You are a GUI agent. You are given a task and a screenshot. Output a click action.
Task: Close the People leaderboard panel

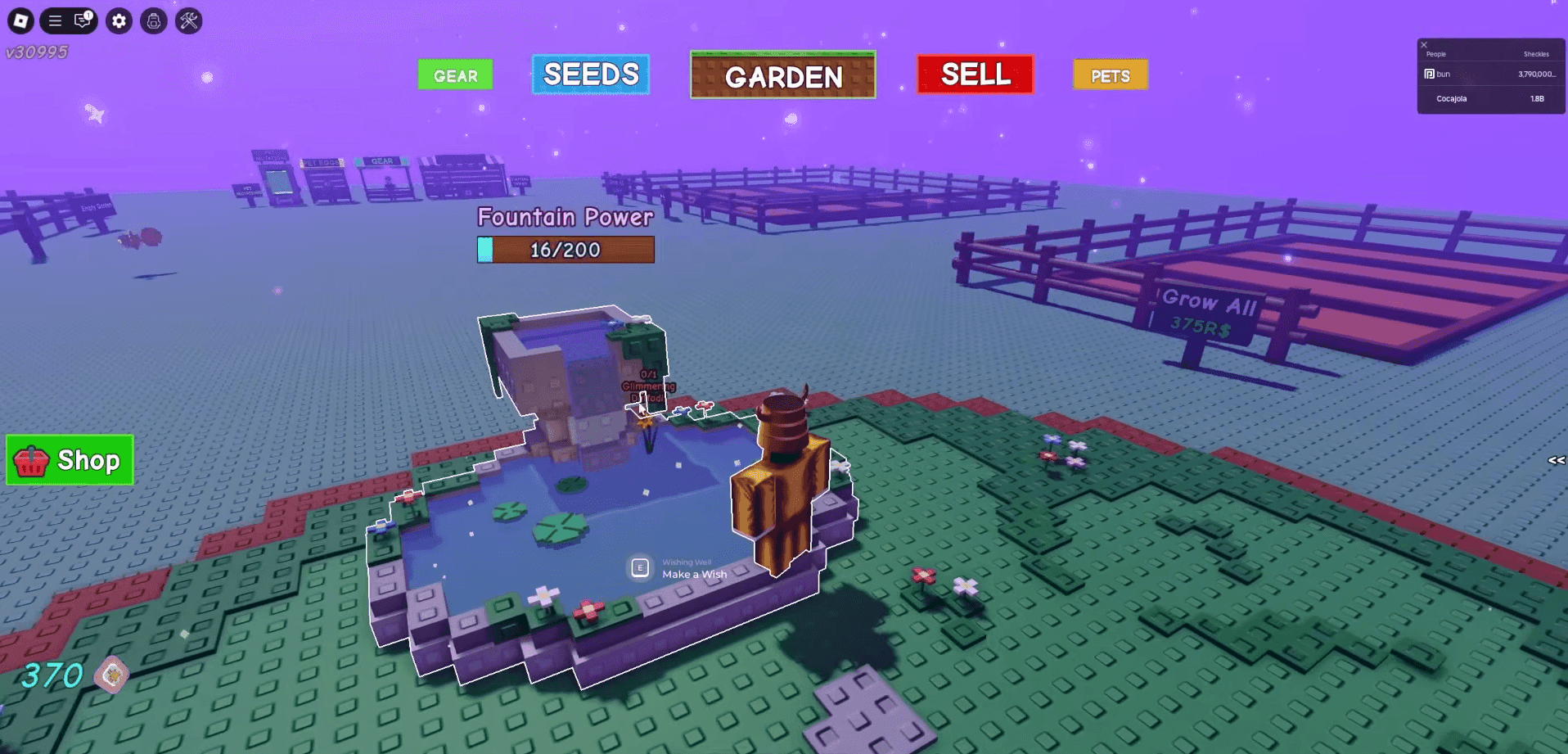[1424, 45]
